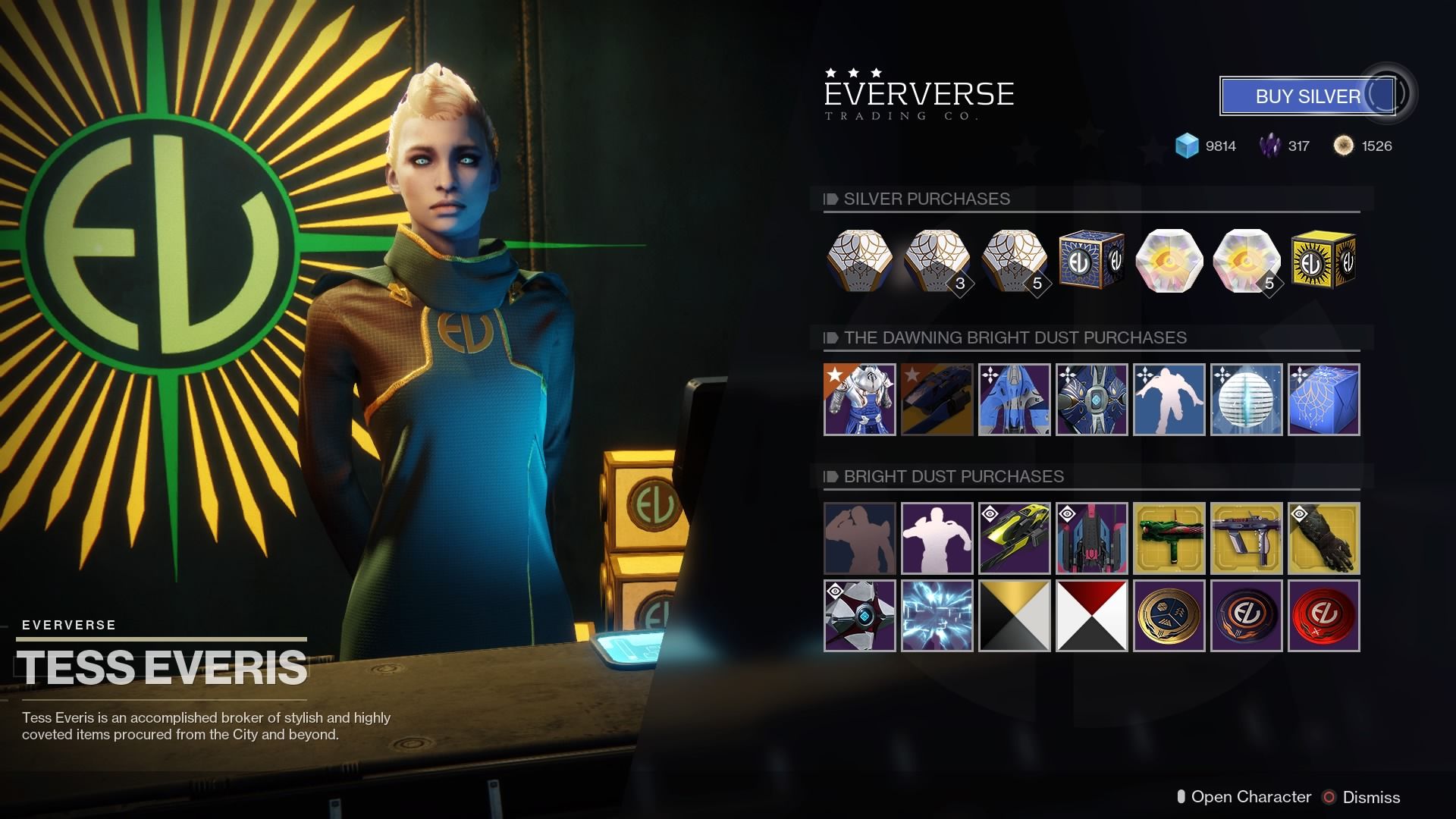
Task: Select the red Eververse medallion
Action: click(1323, 616)
